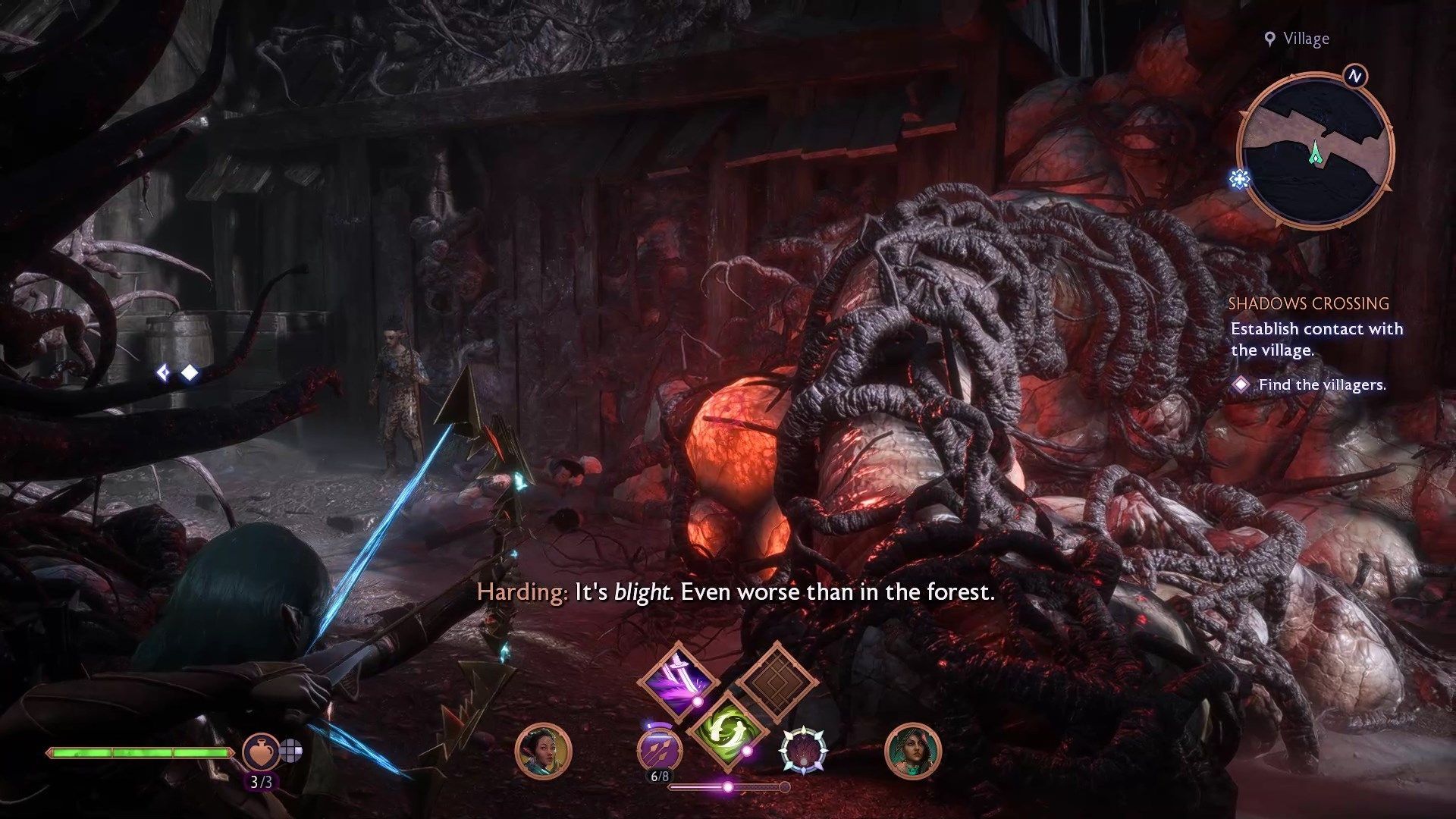Click the Find the villagers objective
Viewport: 1456px width, 819px height.
[x=1322, y=385]
